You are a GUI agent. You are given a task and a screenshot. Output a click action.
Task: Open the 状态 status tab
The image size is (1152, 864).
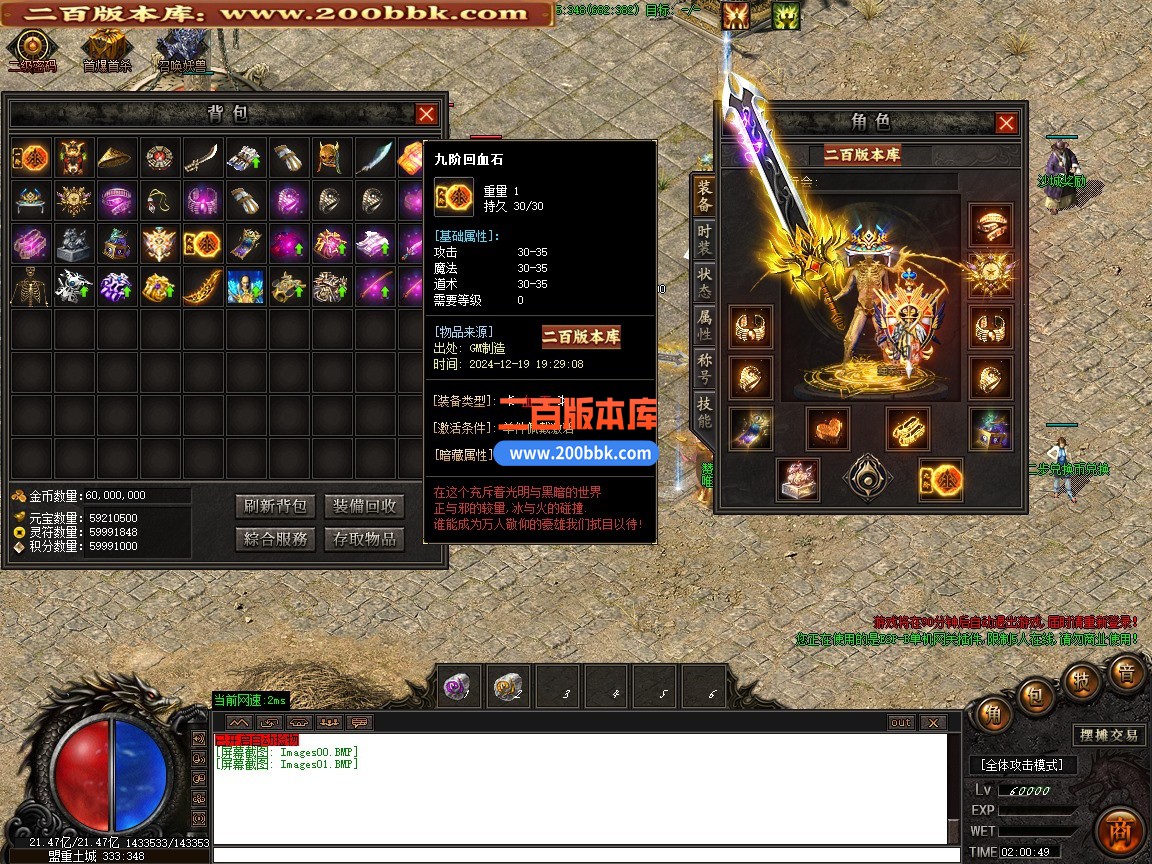tap(705, 281)
